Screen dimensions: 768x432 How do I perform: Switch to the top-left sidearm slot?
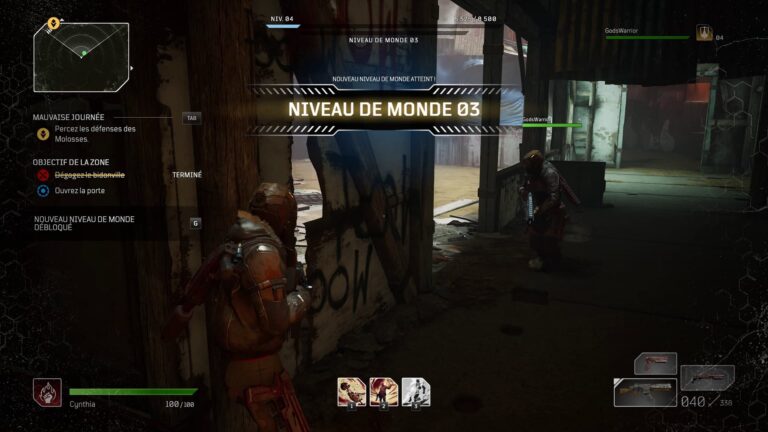[x=655, y=362]
